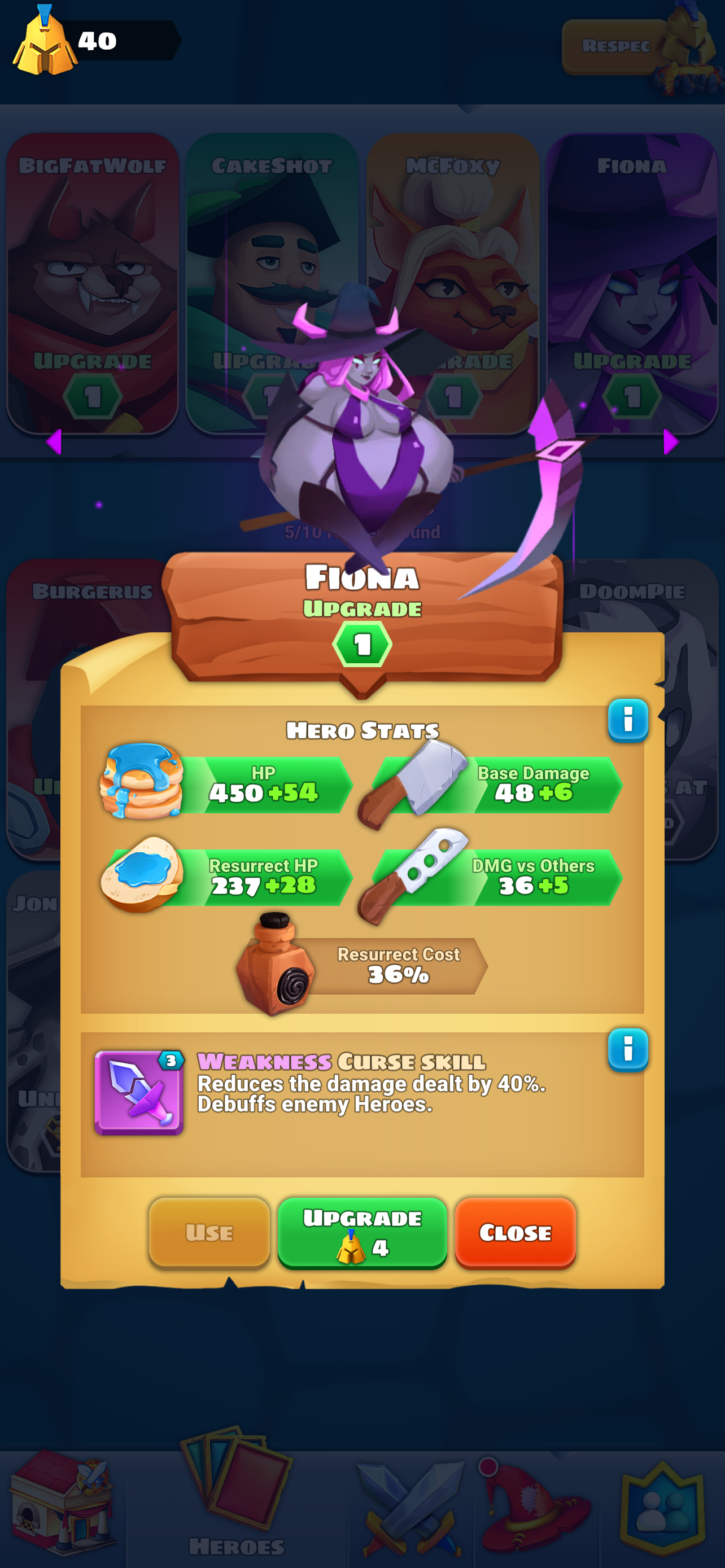The image size is (725, 1568).
Task: Click the Respec button
Action: pyautogui.click(x=616, y=46)
